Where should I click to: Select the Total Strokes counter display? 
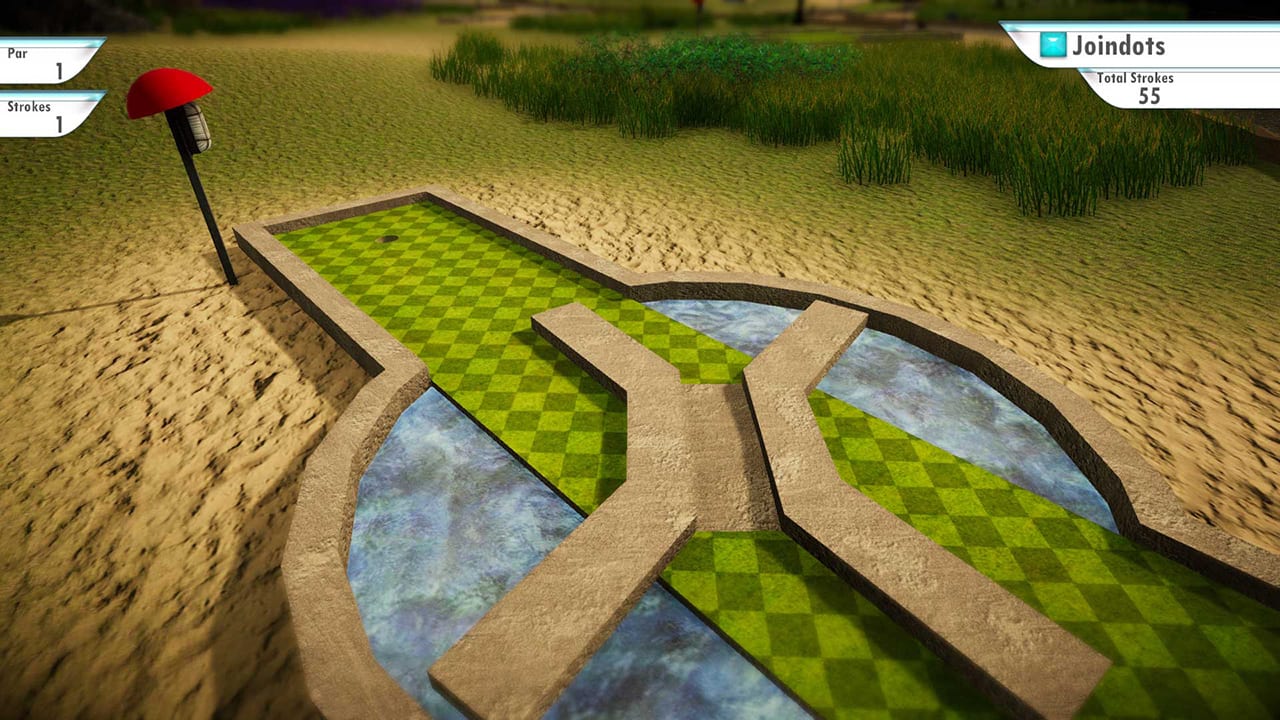coord(1148,88)
